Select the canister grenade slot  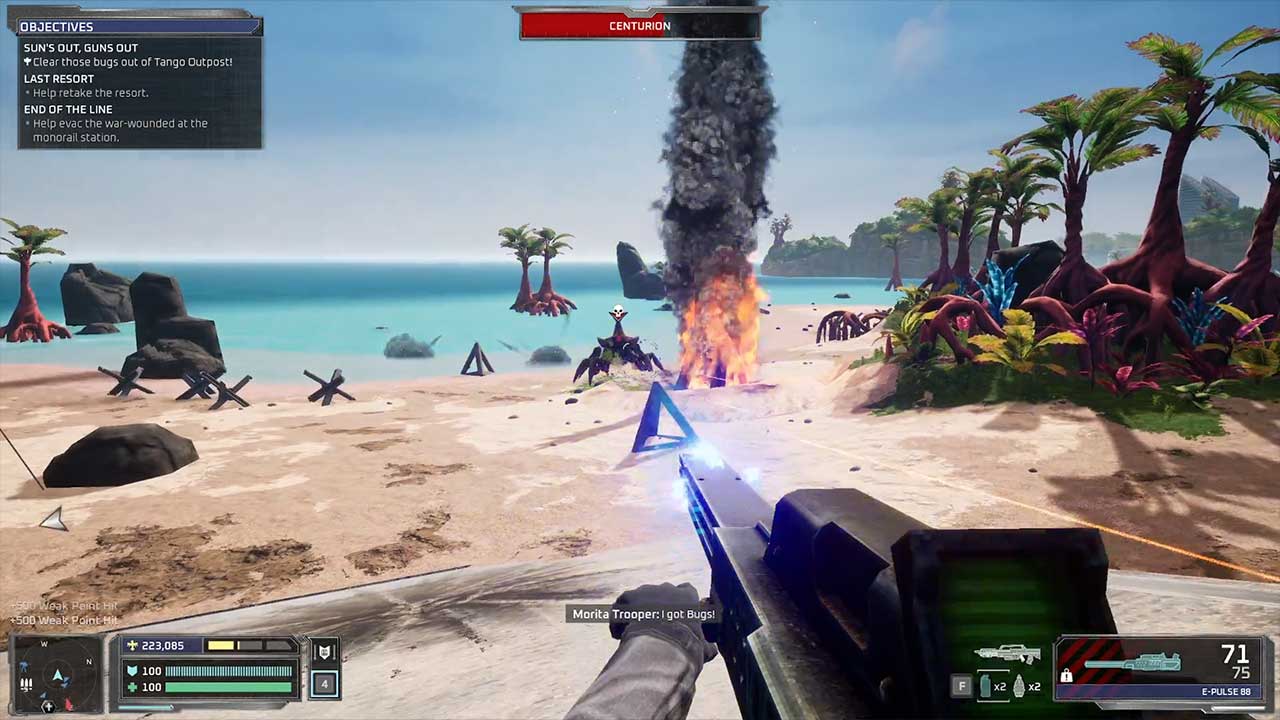(985, 686)
